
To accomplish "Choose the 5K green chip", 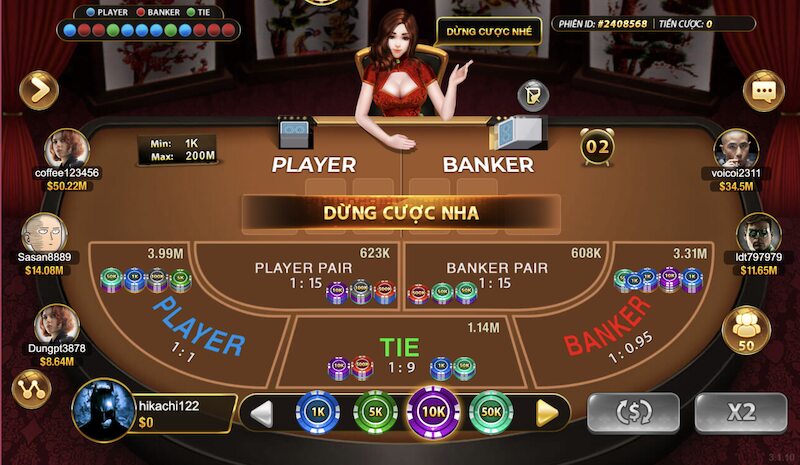I will (375, 411).
